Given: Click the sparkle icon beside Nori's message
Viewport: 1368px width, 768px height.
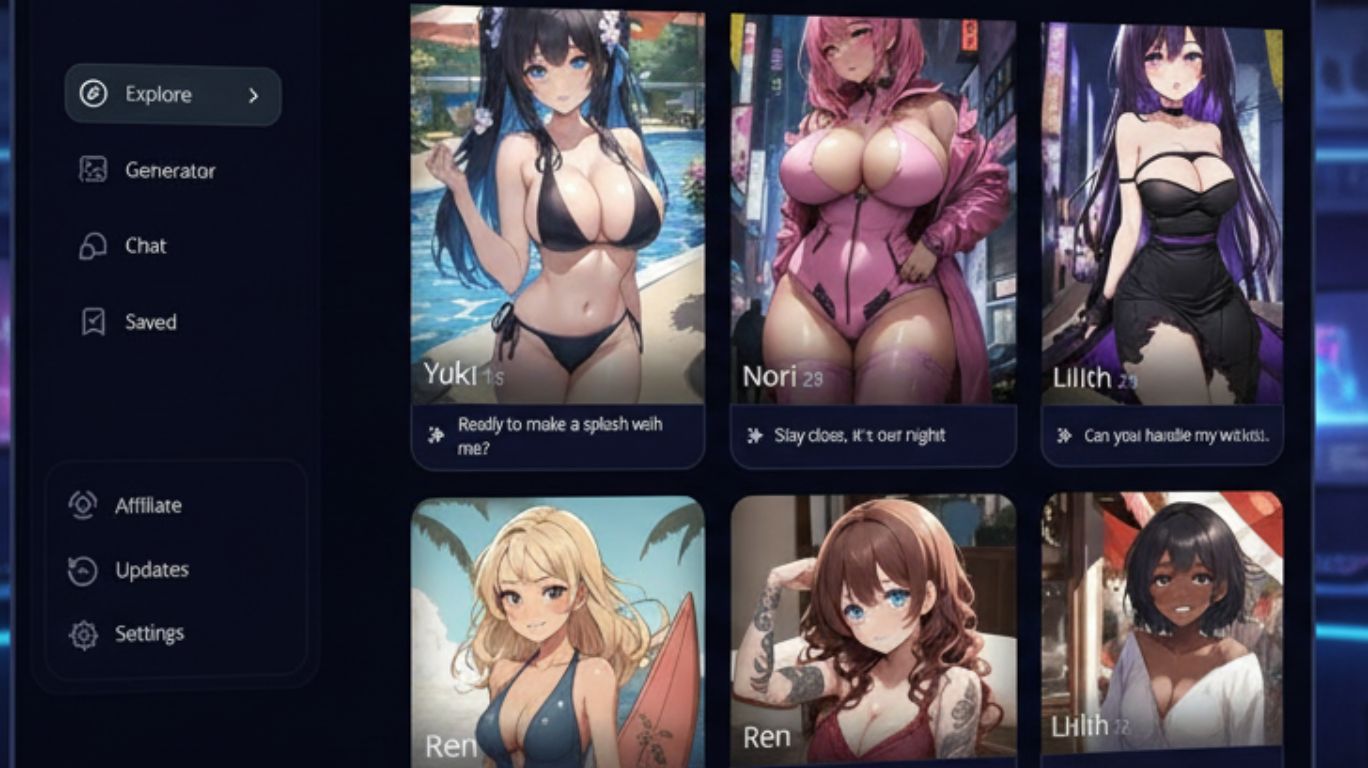Looking at the screenshot, I should [753, 434].
